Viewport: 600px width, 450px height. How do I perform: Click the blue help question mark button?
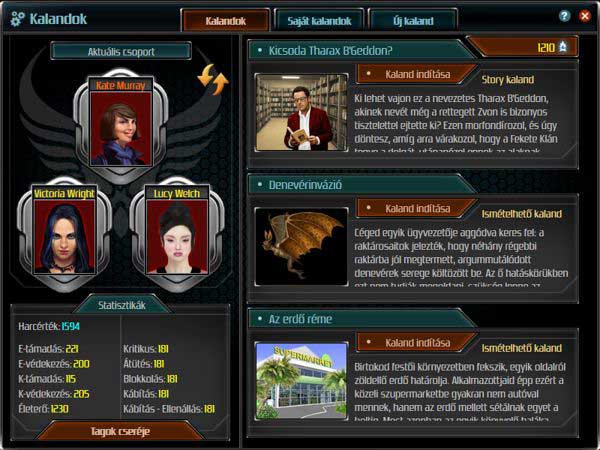(565, 16)
